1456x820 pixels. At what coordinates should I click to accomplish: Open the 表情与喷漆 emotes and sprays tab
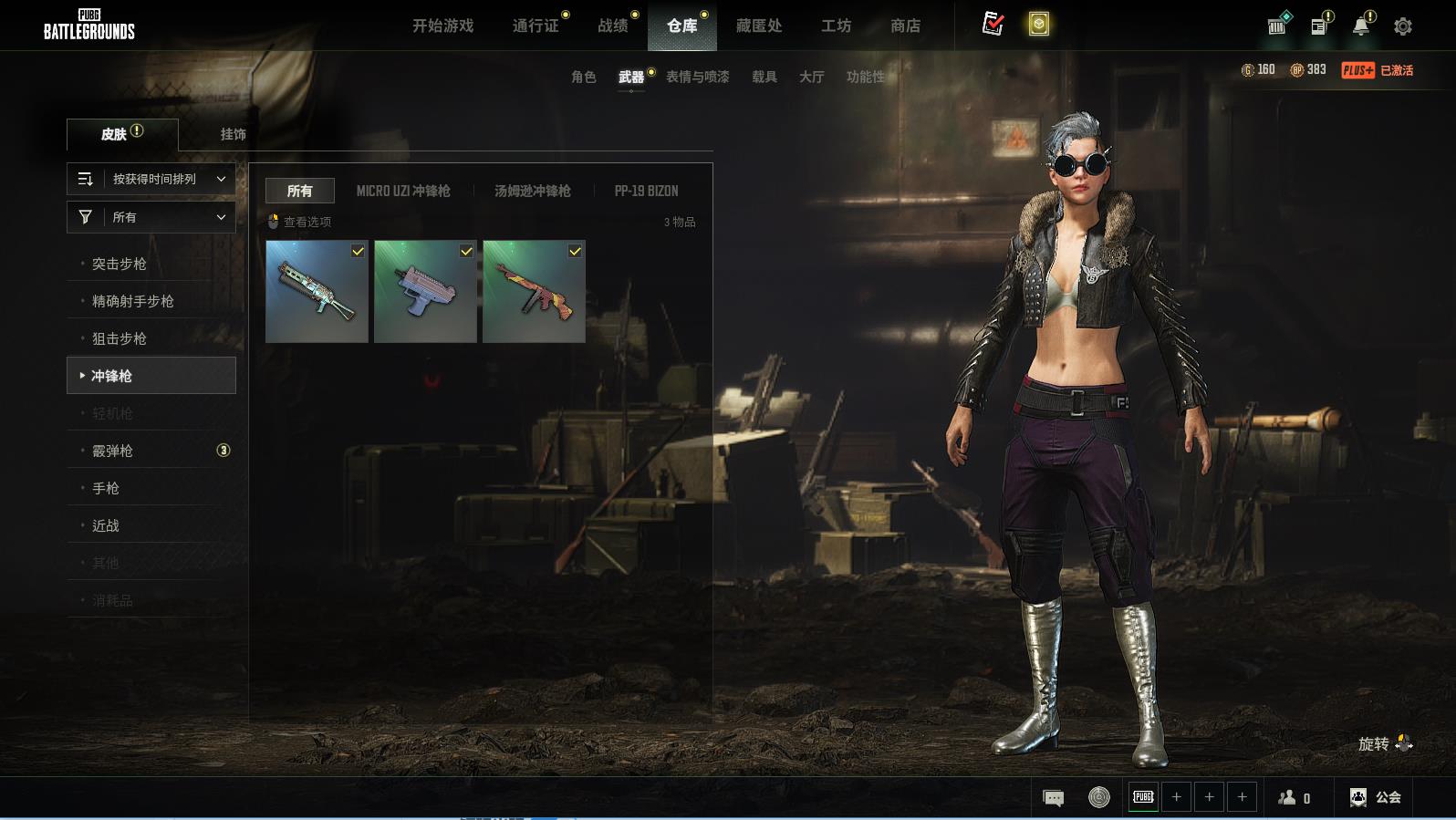coord(697,77)
